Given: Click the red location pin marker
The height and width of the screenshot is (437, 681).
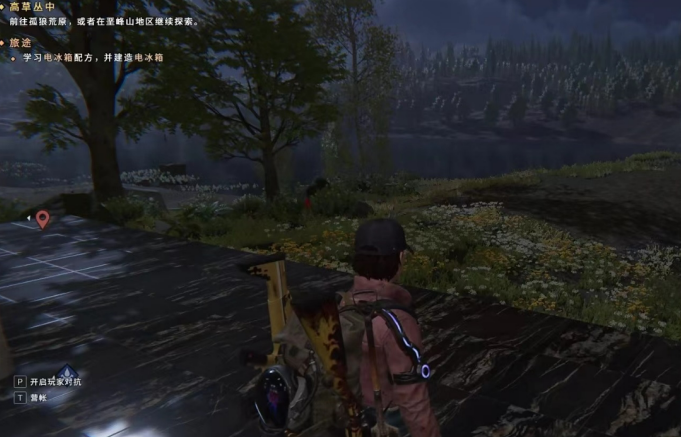Looking at the screenshot, I should [42, 218].
